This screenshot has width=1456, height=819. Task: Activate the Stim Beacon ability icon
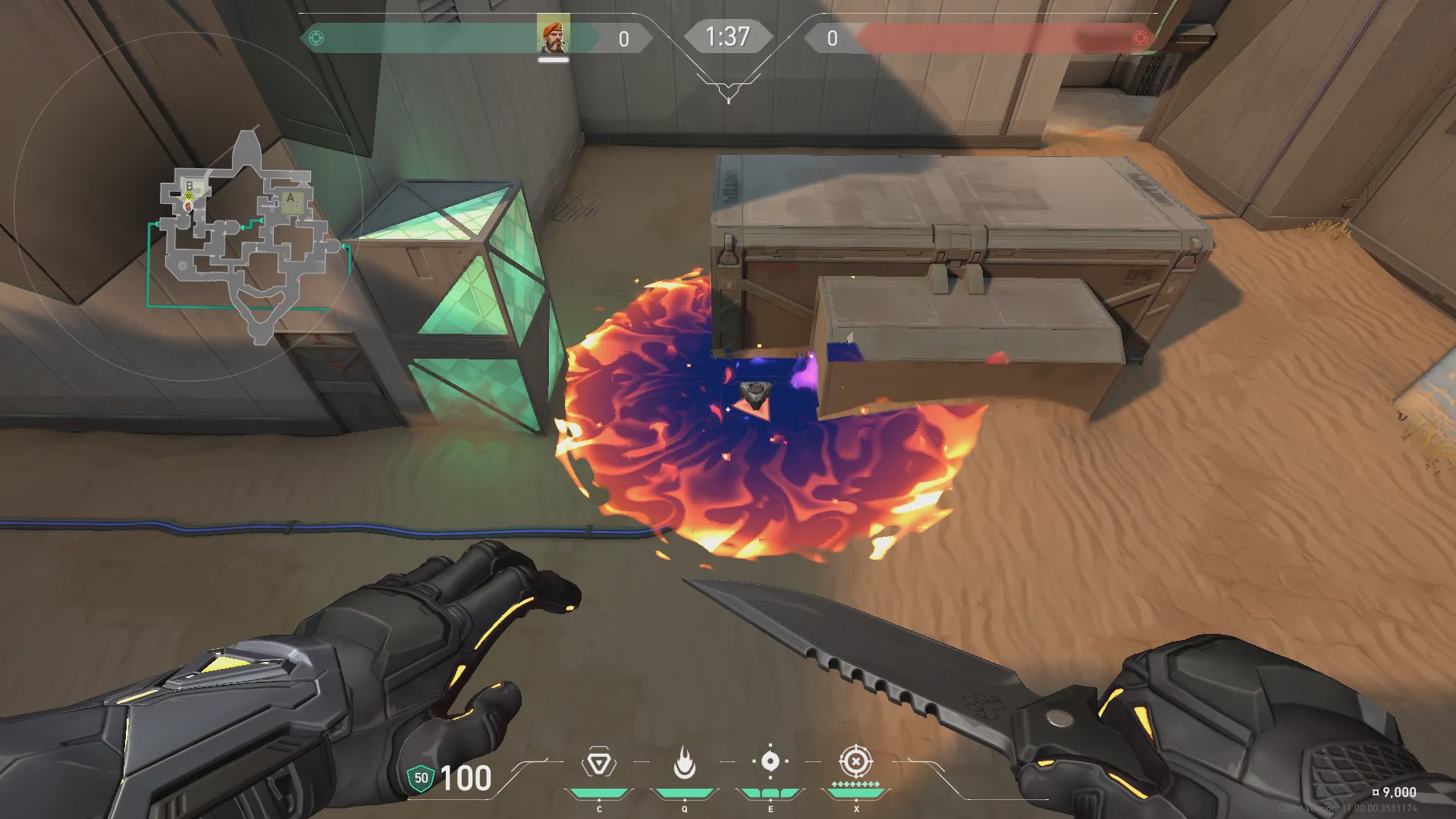coord(598,763)
